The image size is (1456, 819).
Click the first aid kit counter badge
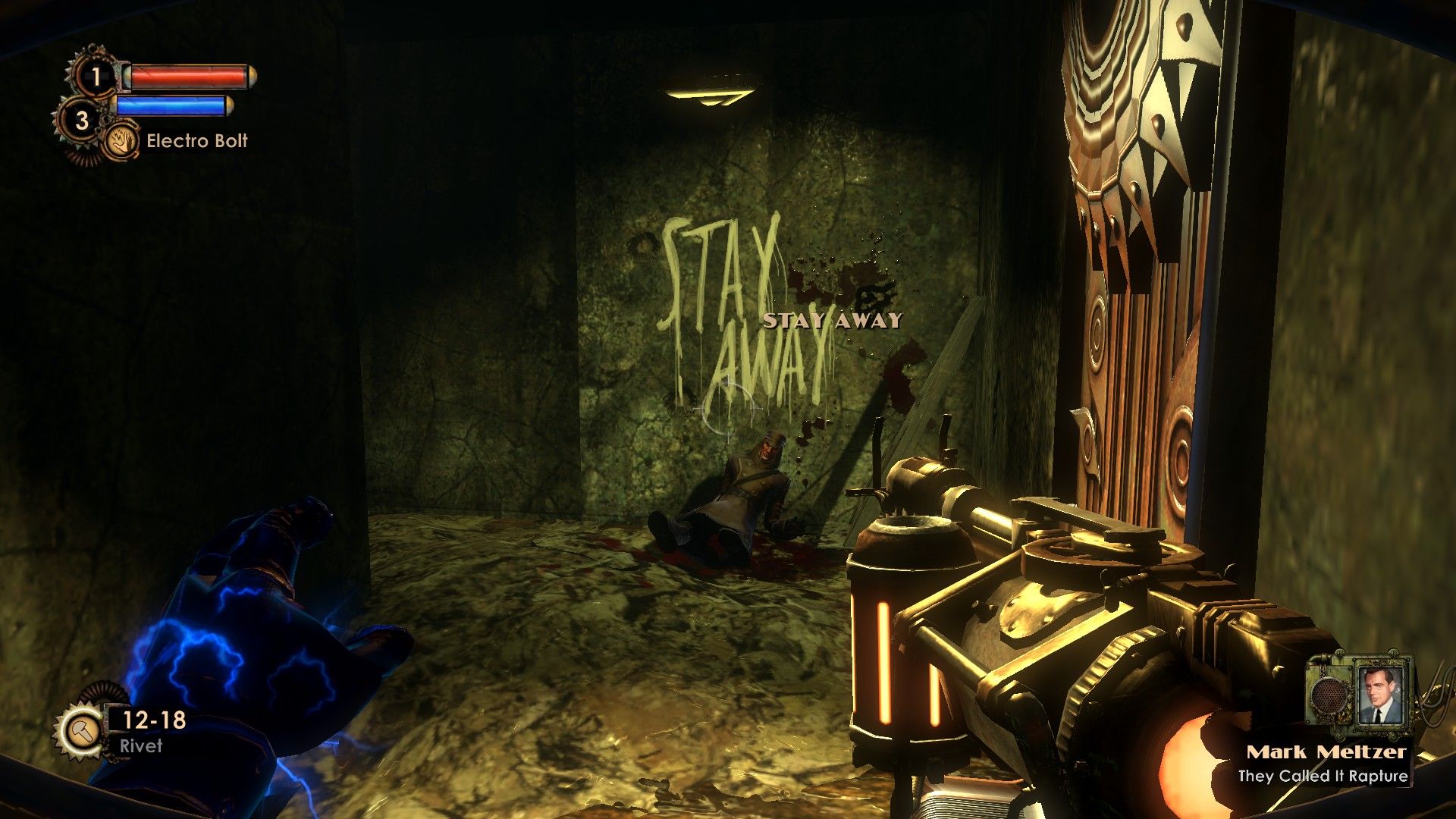pyautogui.click(x=96, y=76)
